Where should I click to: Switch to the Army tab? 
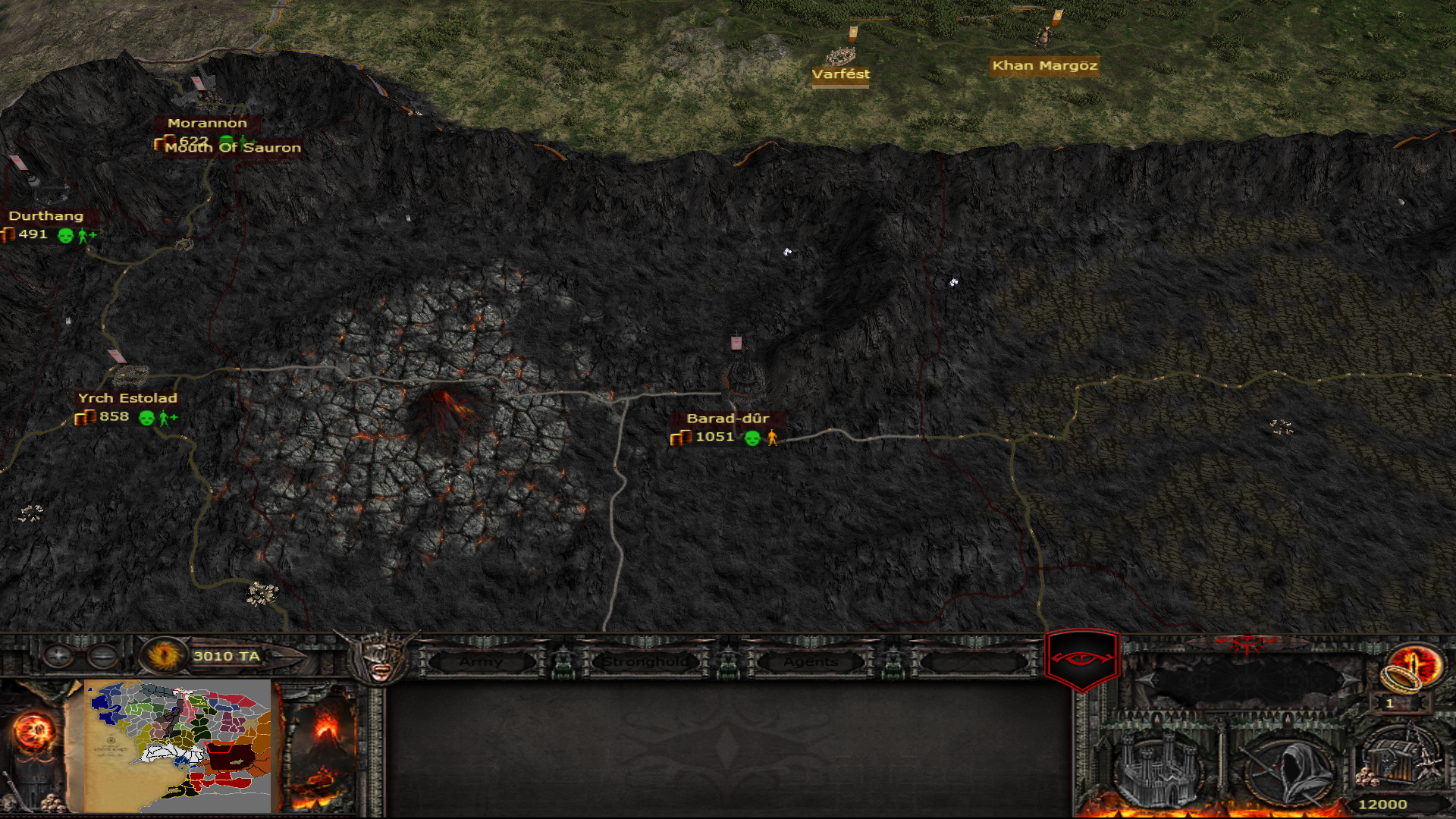click(x=480, y=662)
